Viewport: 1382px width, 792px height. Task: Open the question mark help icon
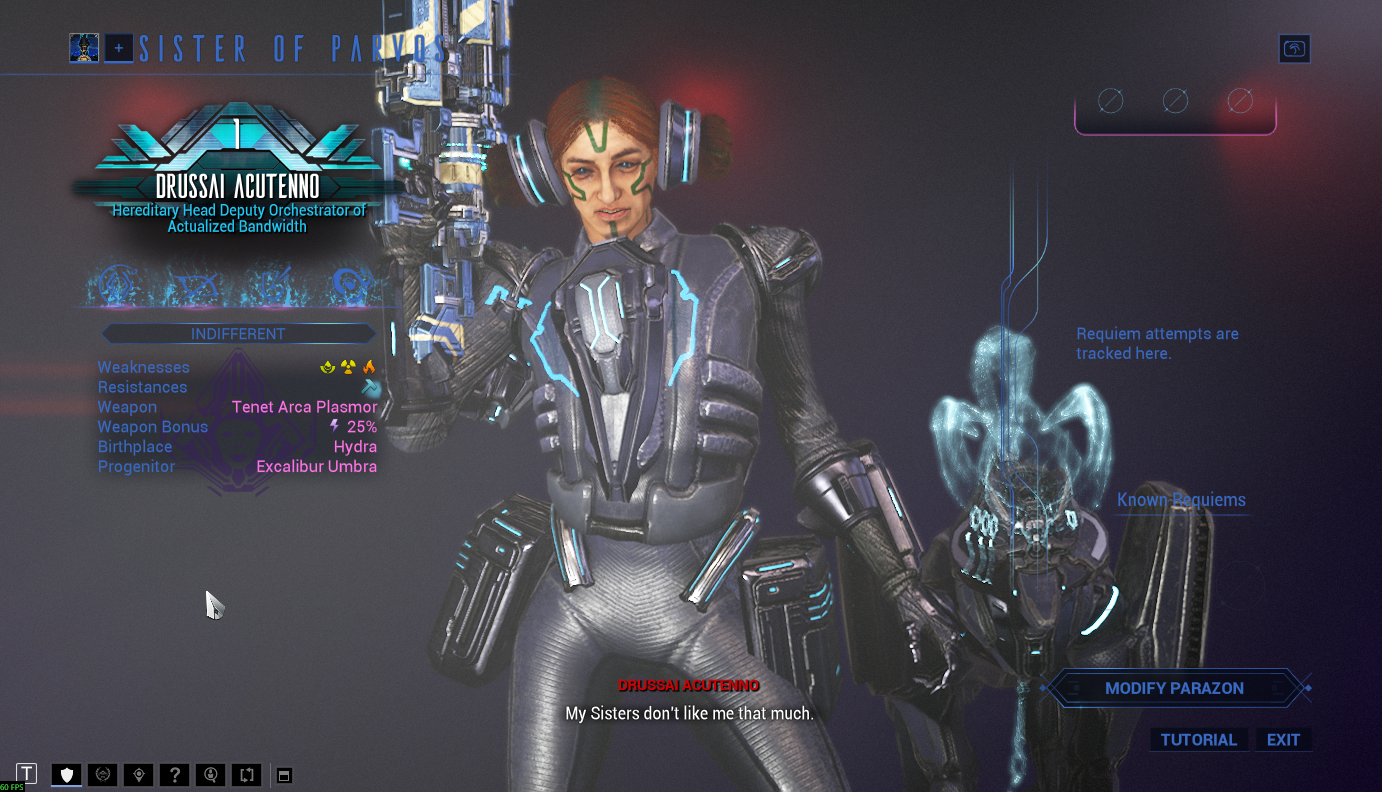point(175,774)
